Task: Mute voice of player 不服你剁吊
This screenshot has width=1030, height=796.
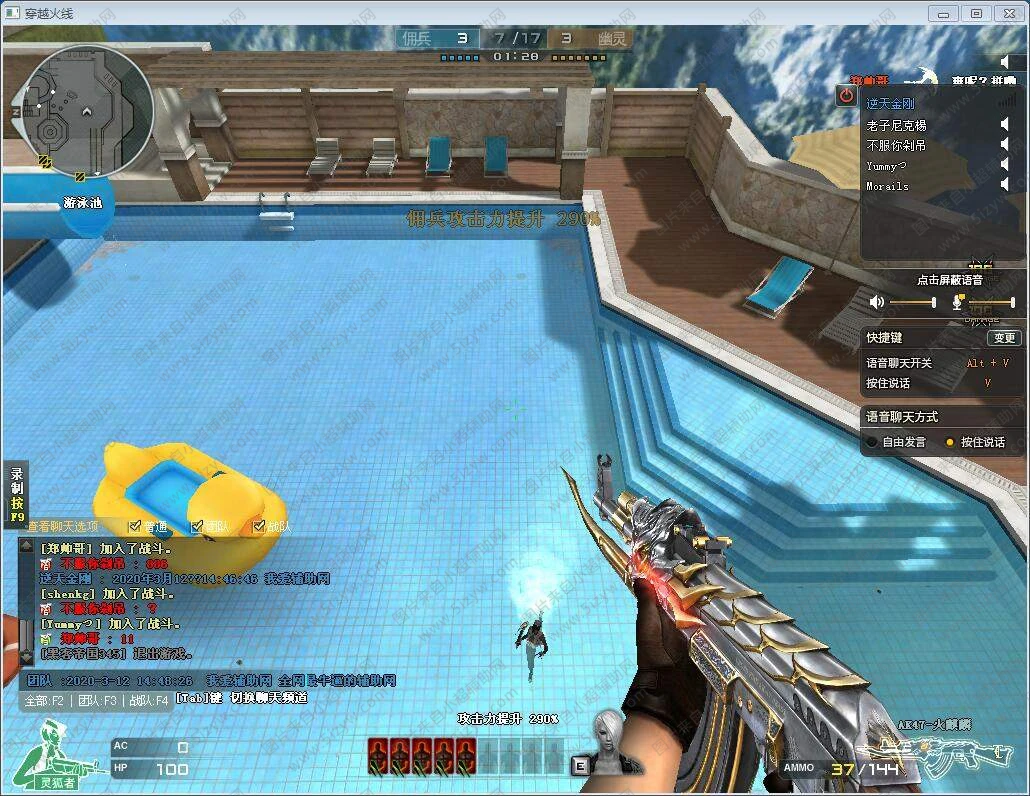Action: 1005,145
